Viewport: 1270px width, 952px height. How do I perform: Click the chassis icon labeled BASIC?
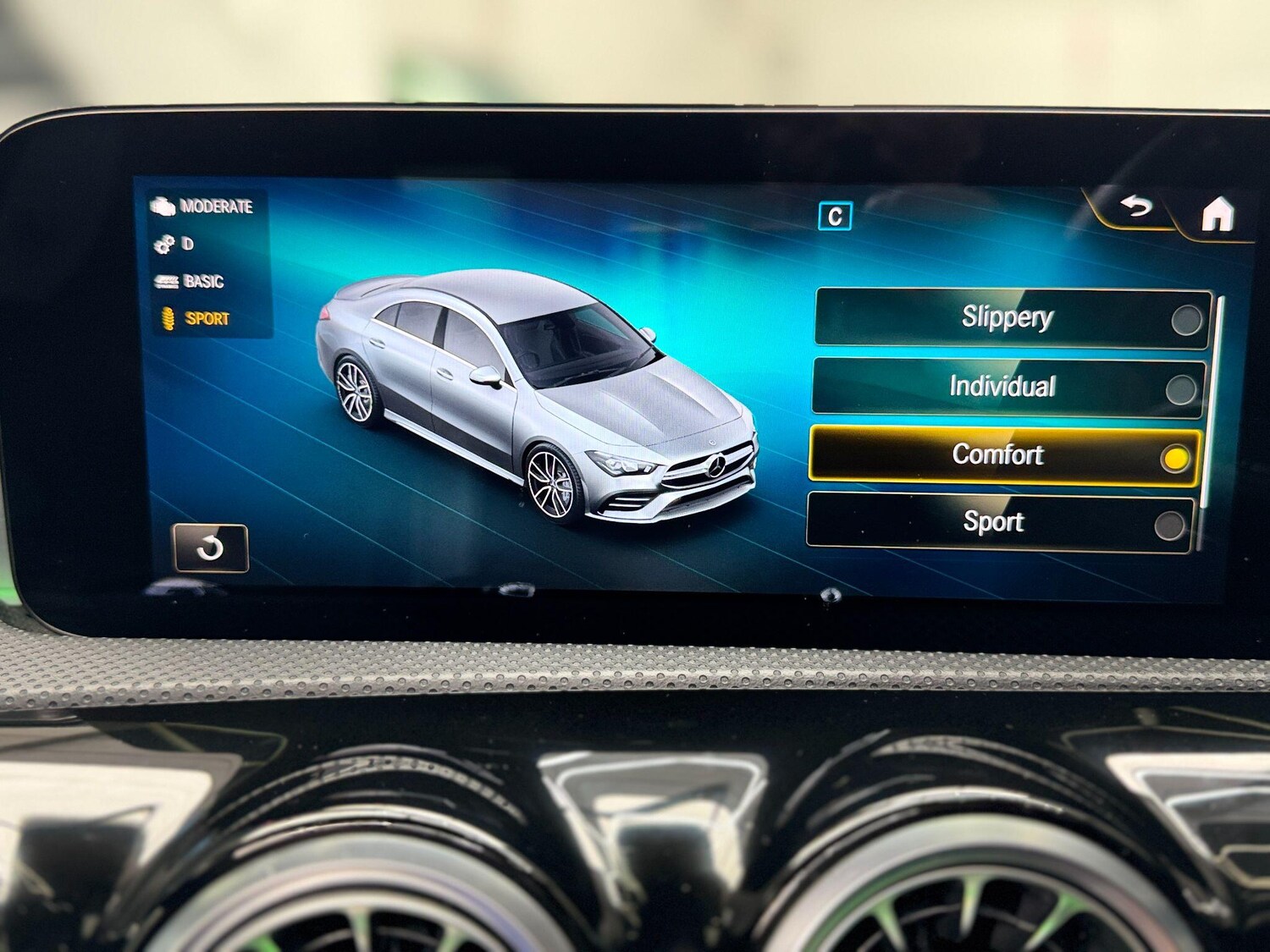click(x=167, y=282)
